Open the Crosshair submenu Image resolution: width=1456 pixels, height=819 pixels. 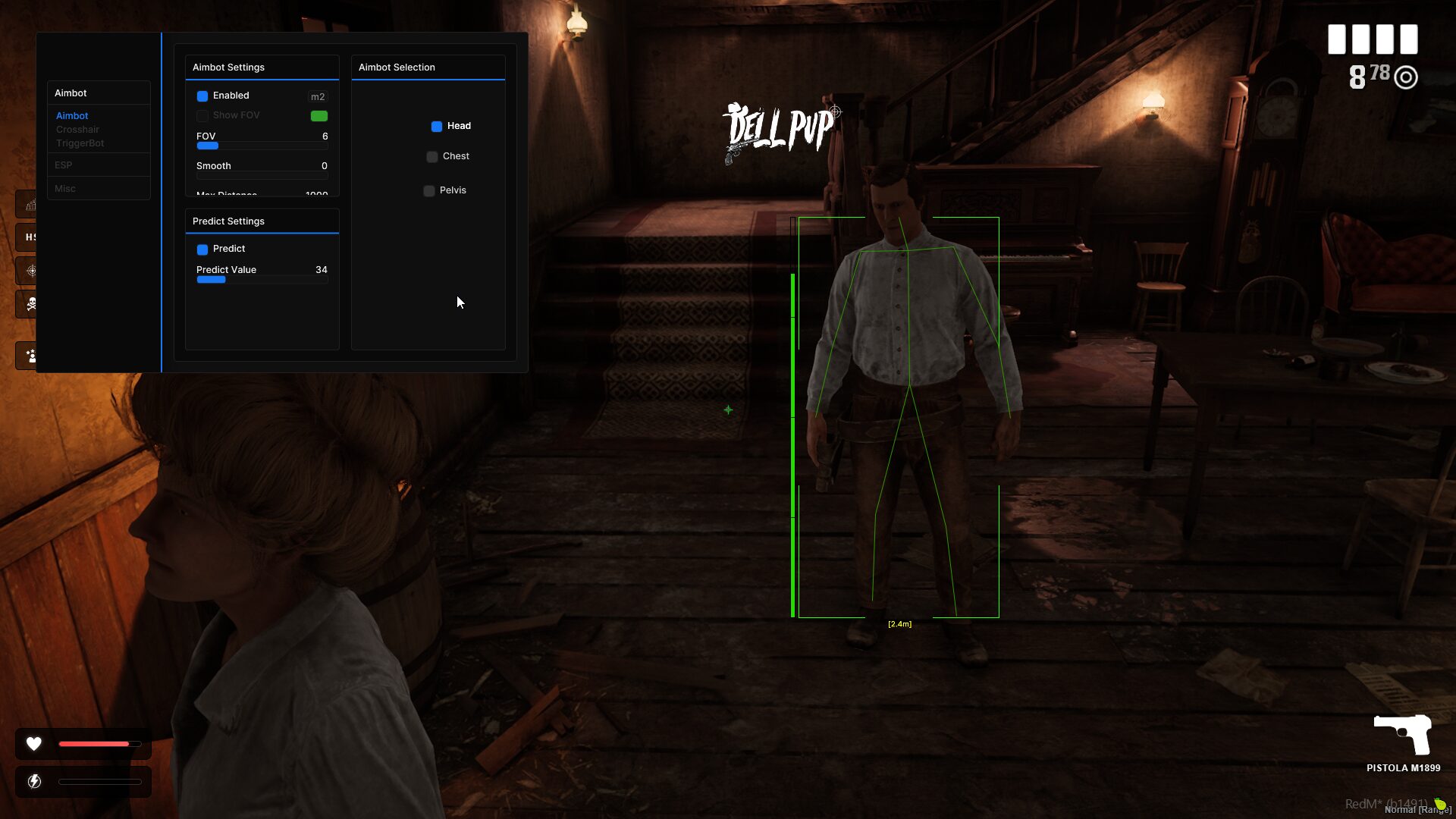(x=77, y=130)
